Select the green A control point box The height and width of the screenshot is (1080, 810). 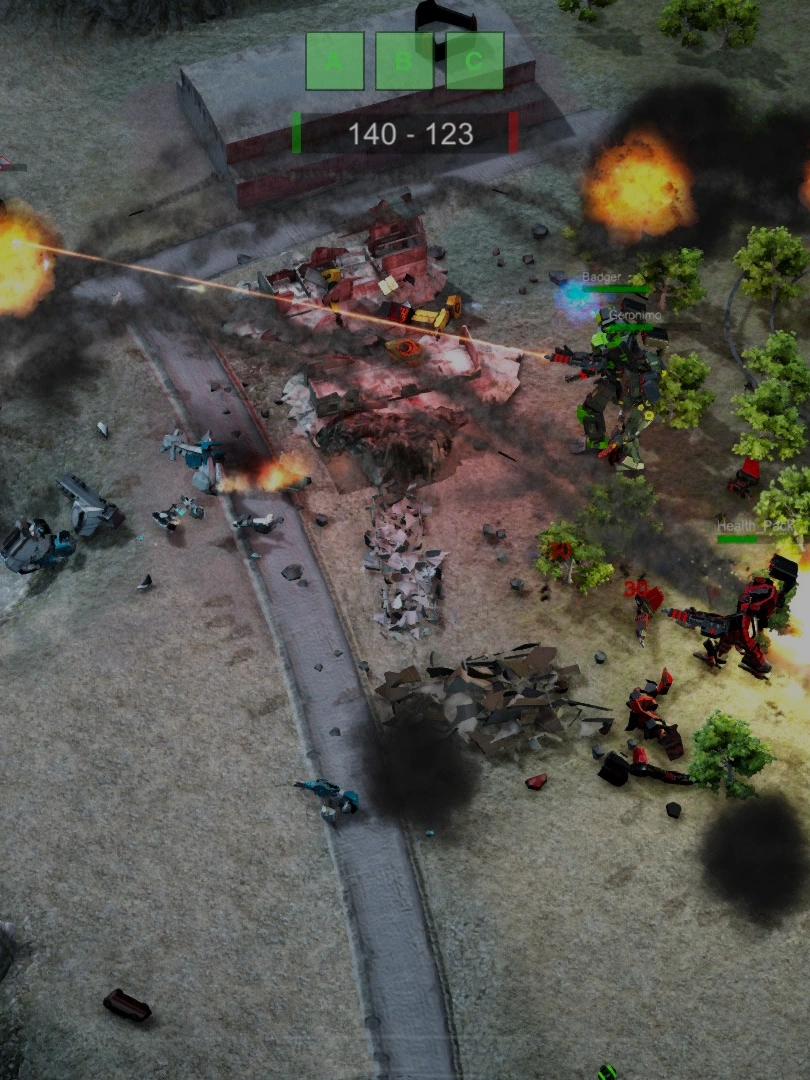(x=334, y=61)
